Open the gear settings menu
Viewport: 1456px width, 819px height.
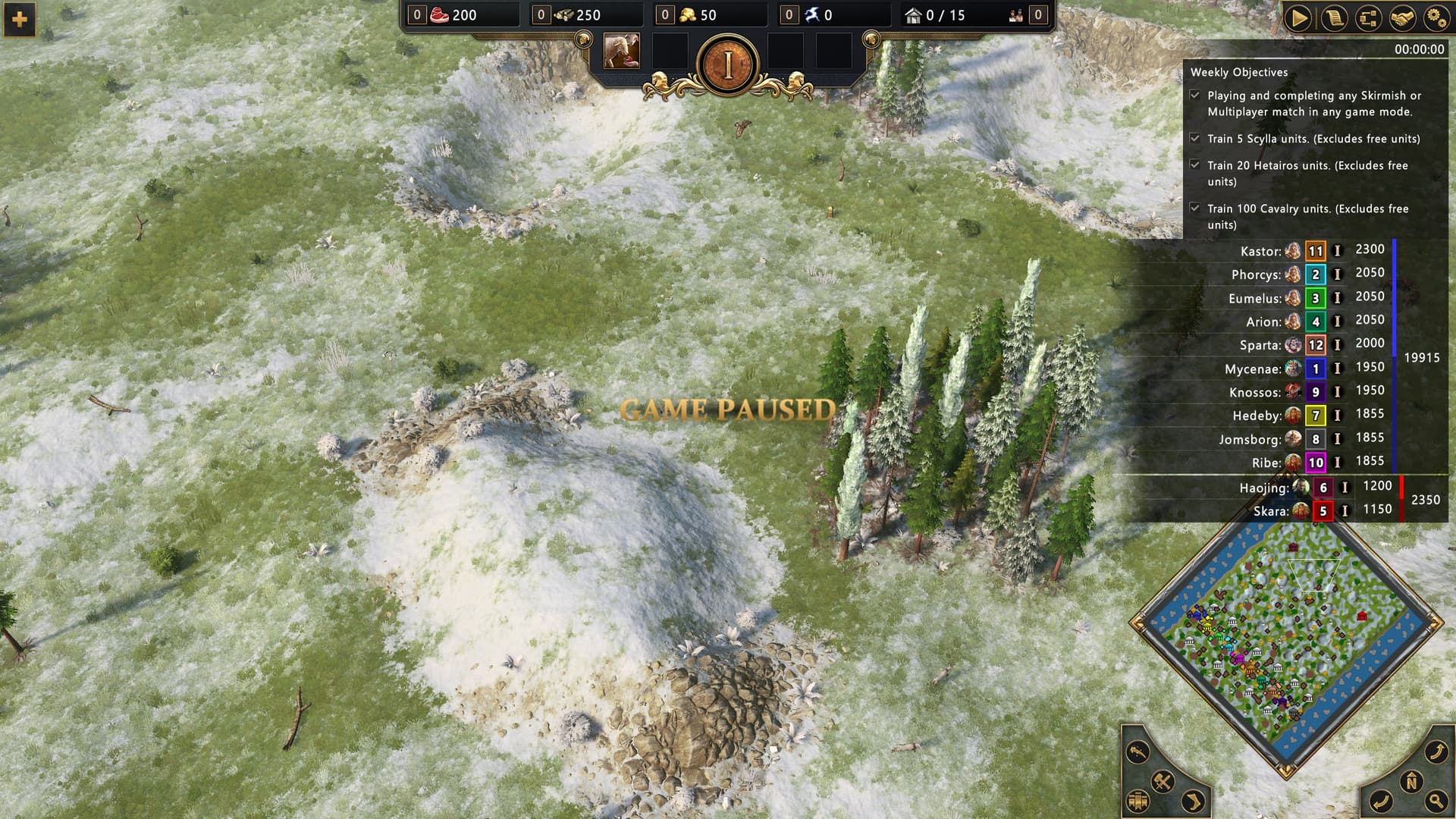[1436, 17]
